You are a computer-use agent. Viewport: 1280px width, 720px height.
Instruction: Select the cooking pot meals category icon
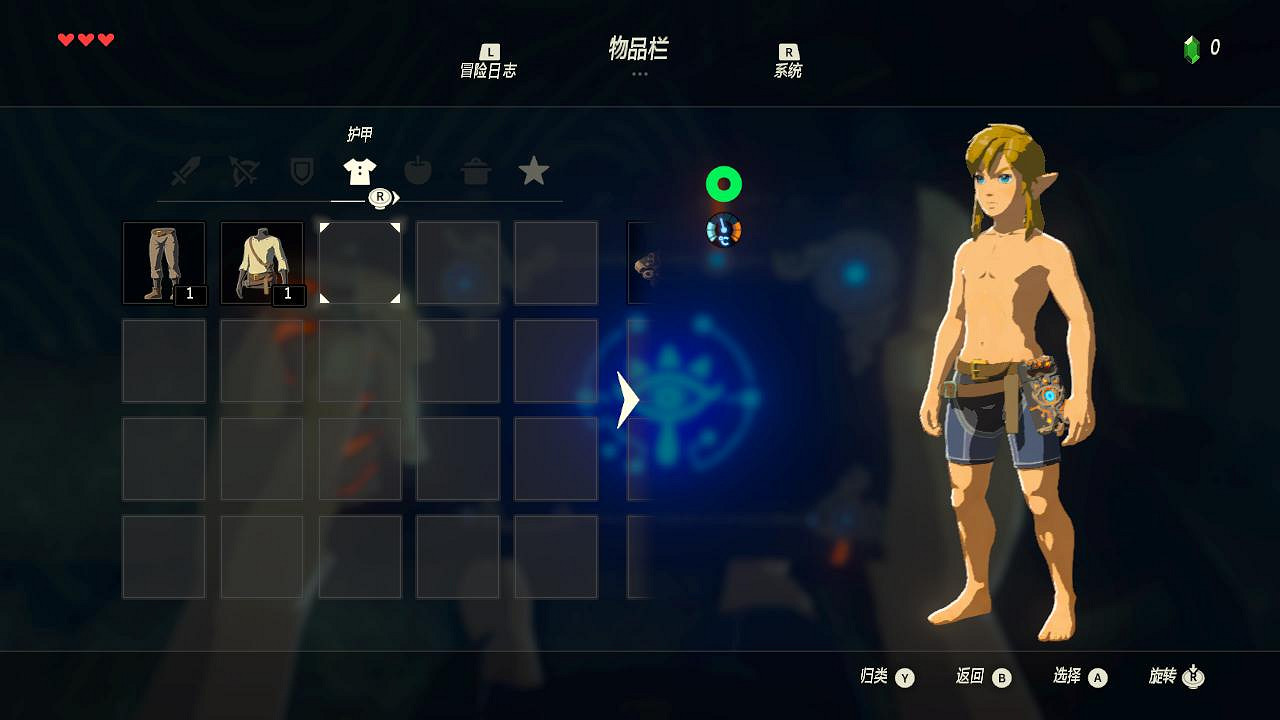coord(476,171)
